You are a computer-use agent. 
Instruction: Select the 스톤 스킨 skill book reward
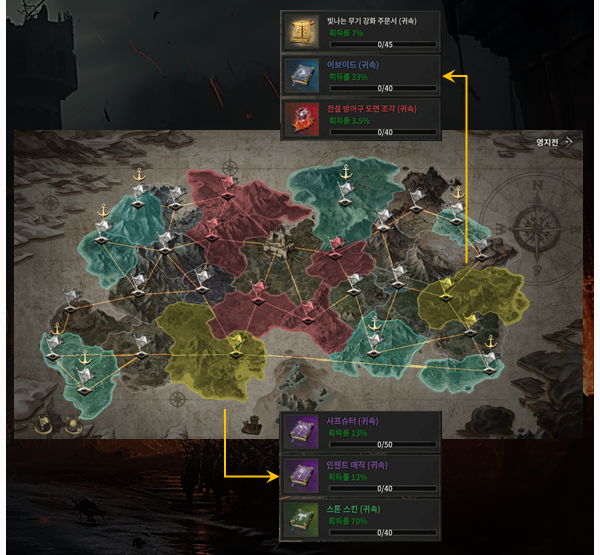361,519
